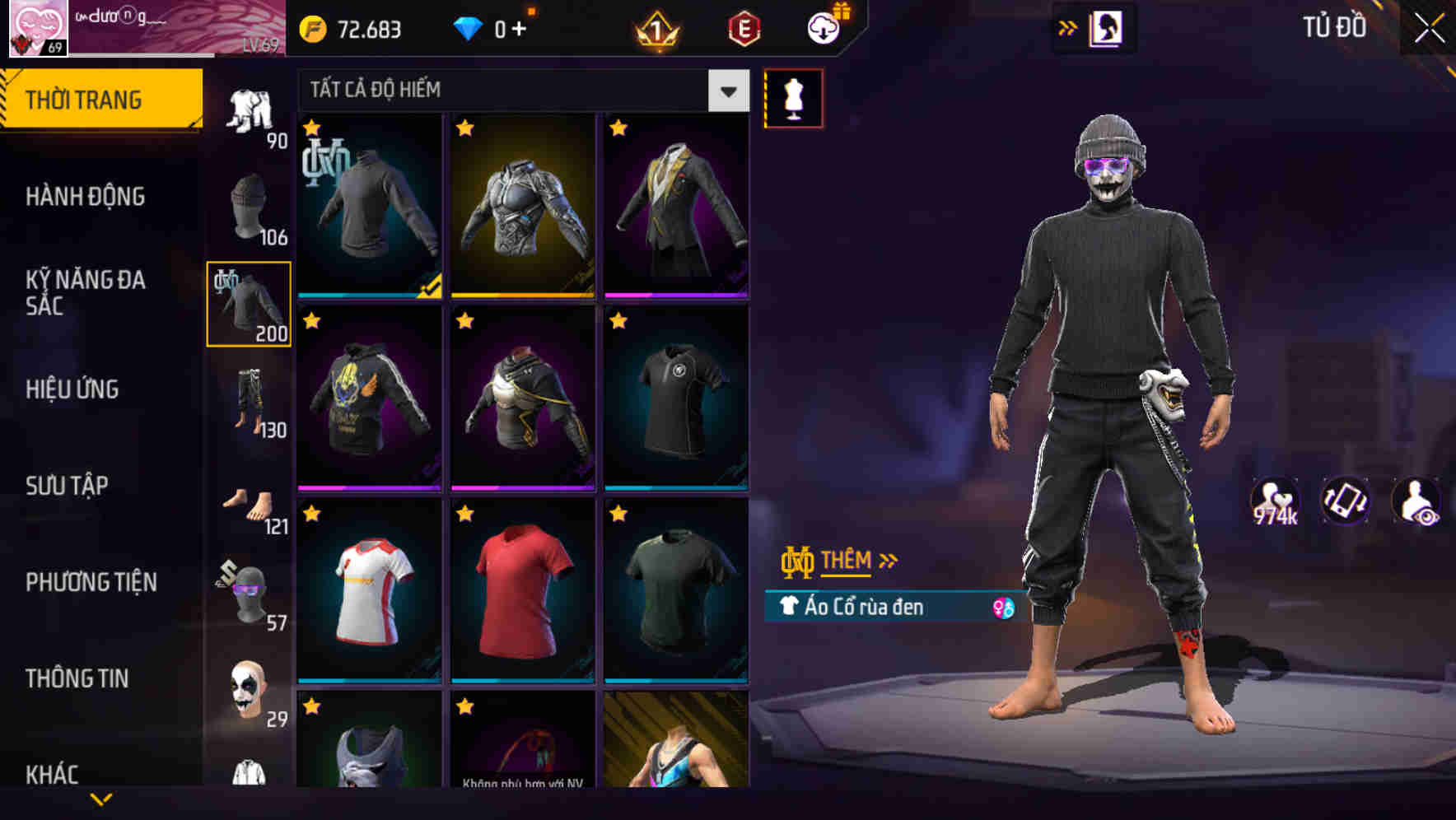Click the THÊM link
The width and height of the screenshot is (1456, 820).
click(x=848, y=560)
